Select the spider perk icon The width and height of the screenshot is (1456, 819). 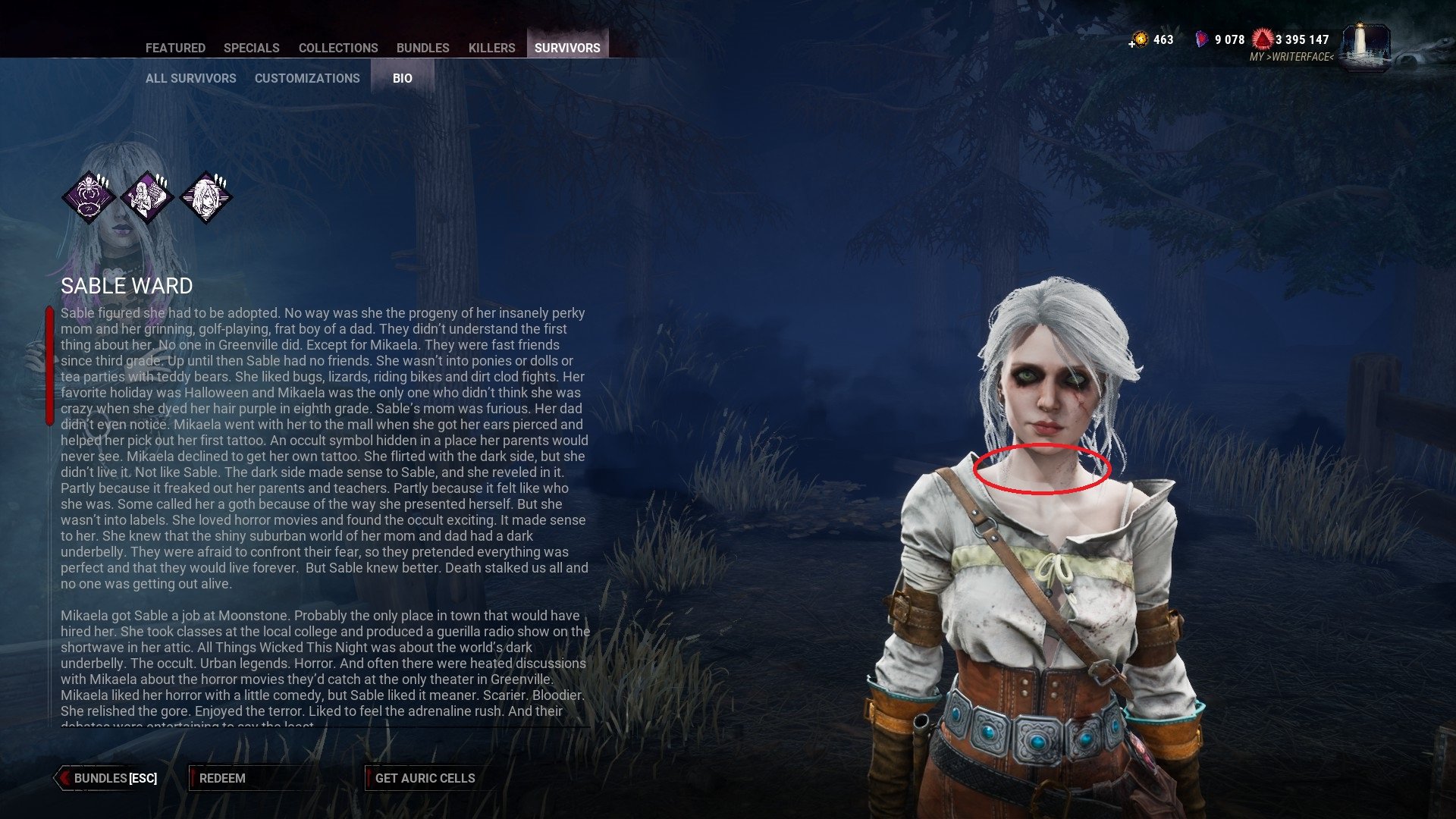[89, 197]
